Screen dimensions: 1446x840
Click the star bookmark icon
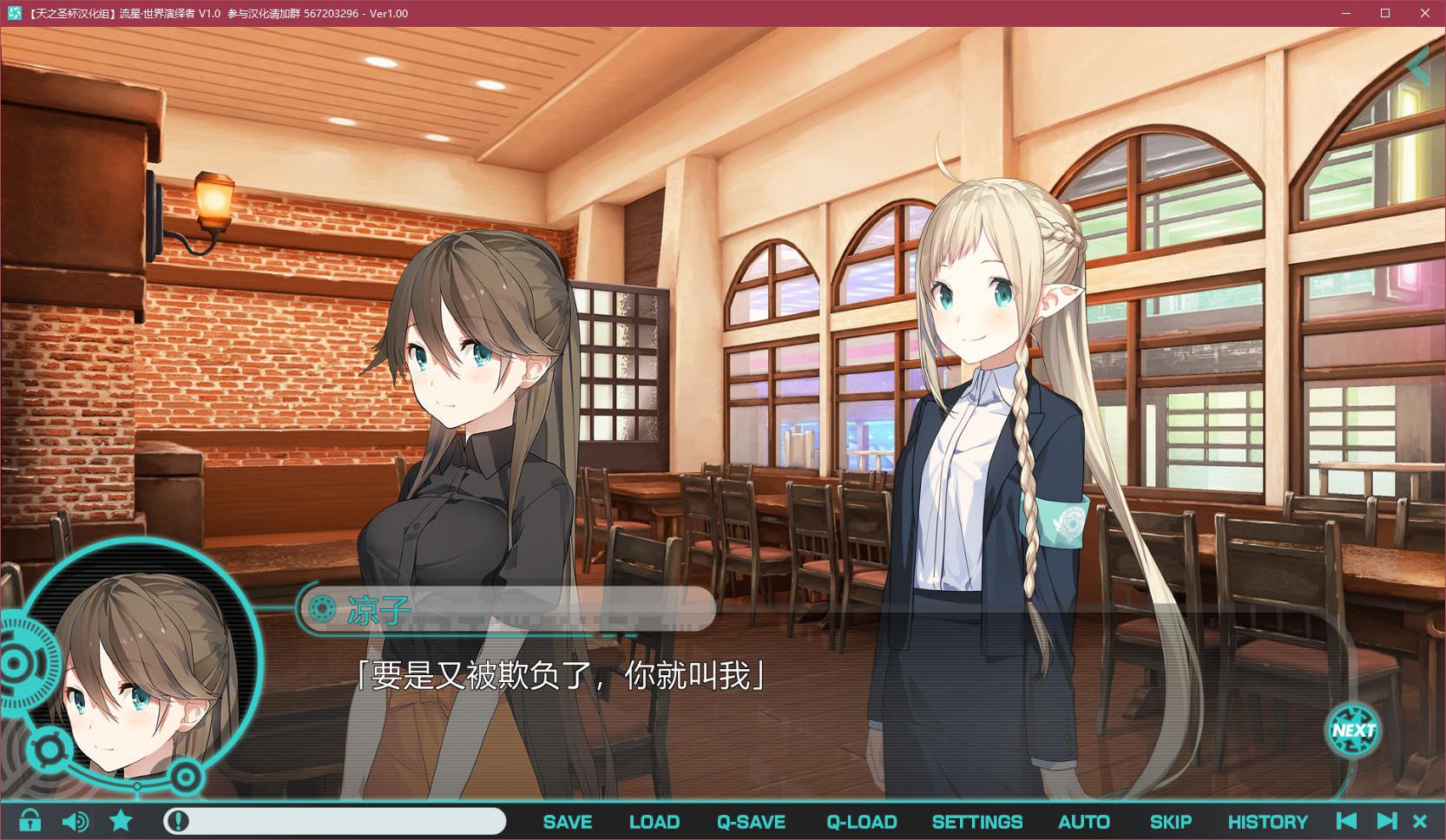pos(121,821)
